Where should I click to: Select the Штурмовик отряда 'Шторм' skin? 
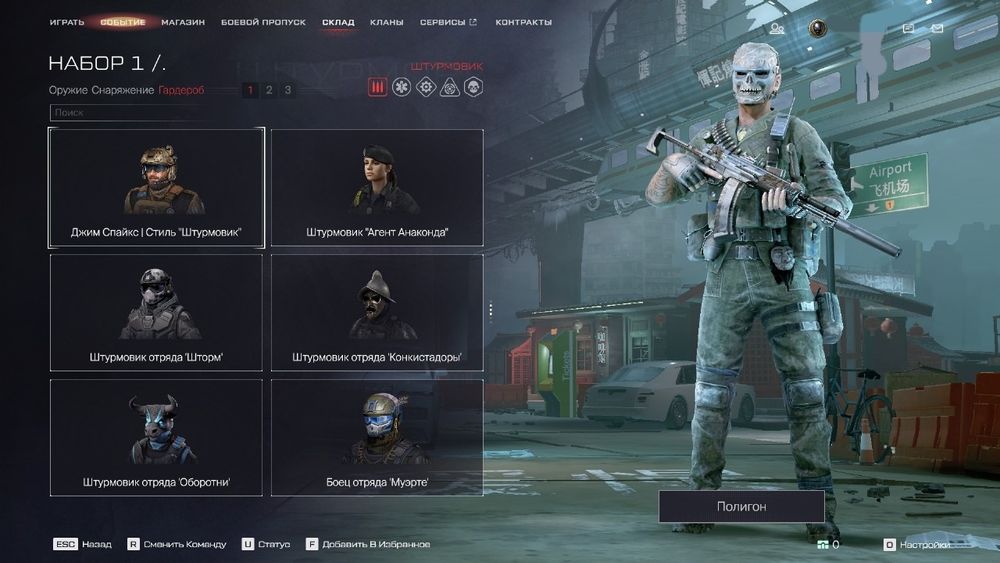156,313
